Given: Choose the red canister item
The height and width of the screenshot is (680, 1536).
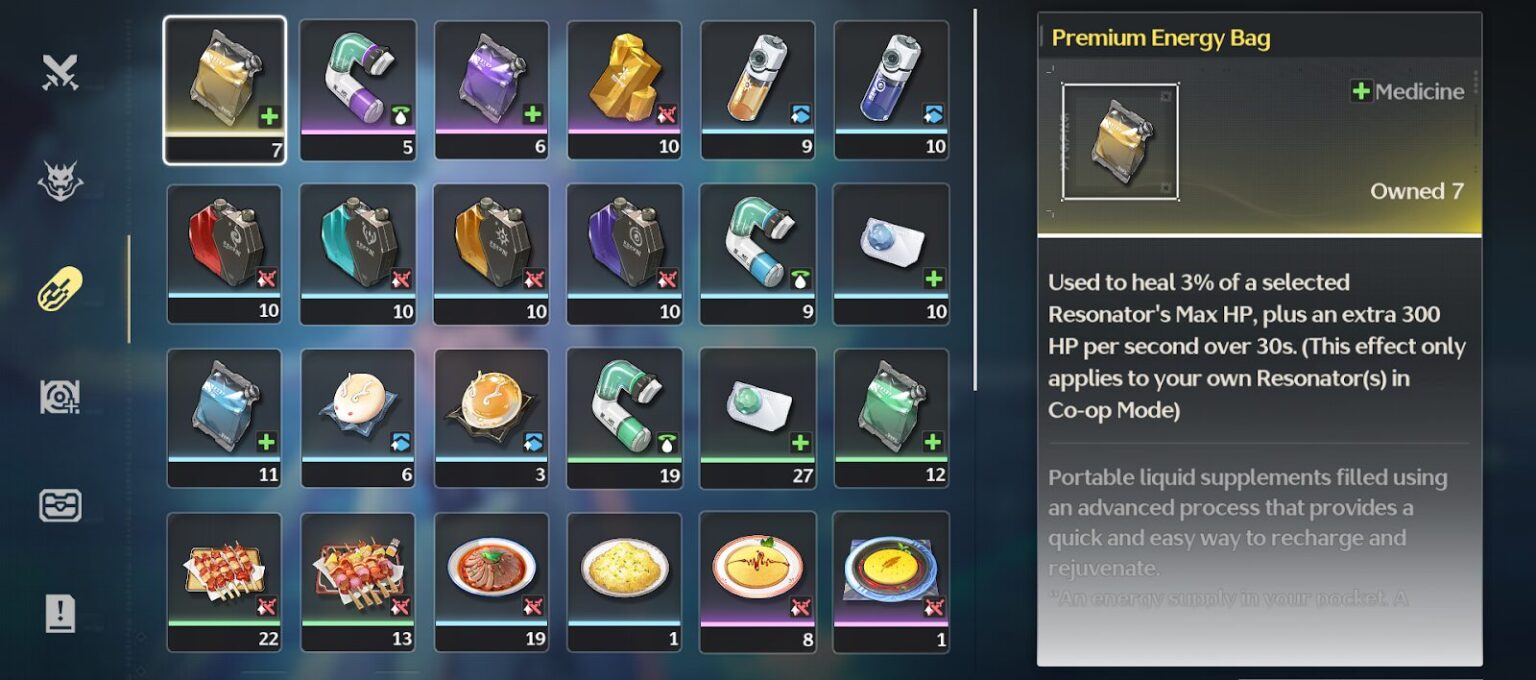Looking at the screenshot, I should pyautogui.click(x=224, y=252).
